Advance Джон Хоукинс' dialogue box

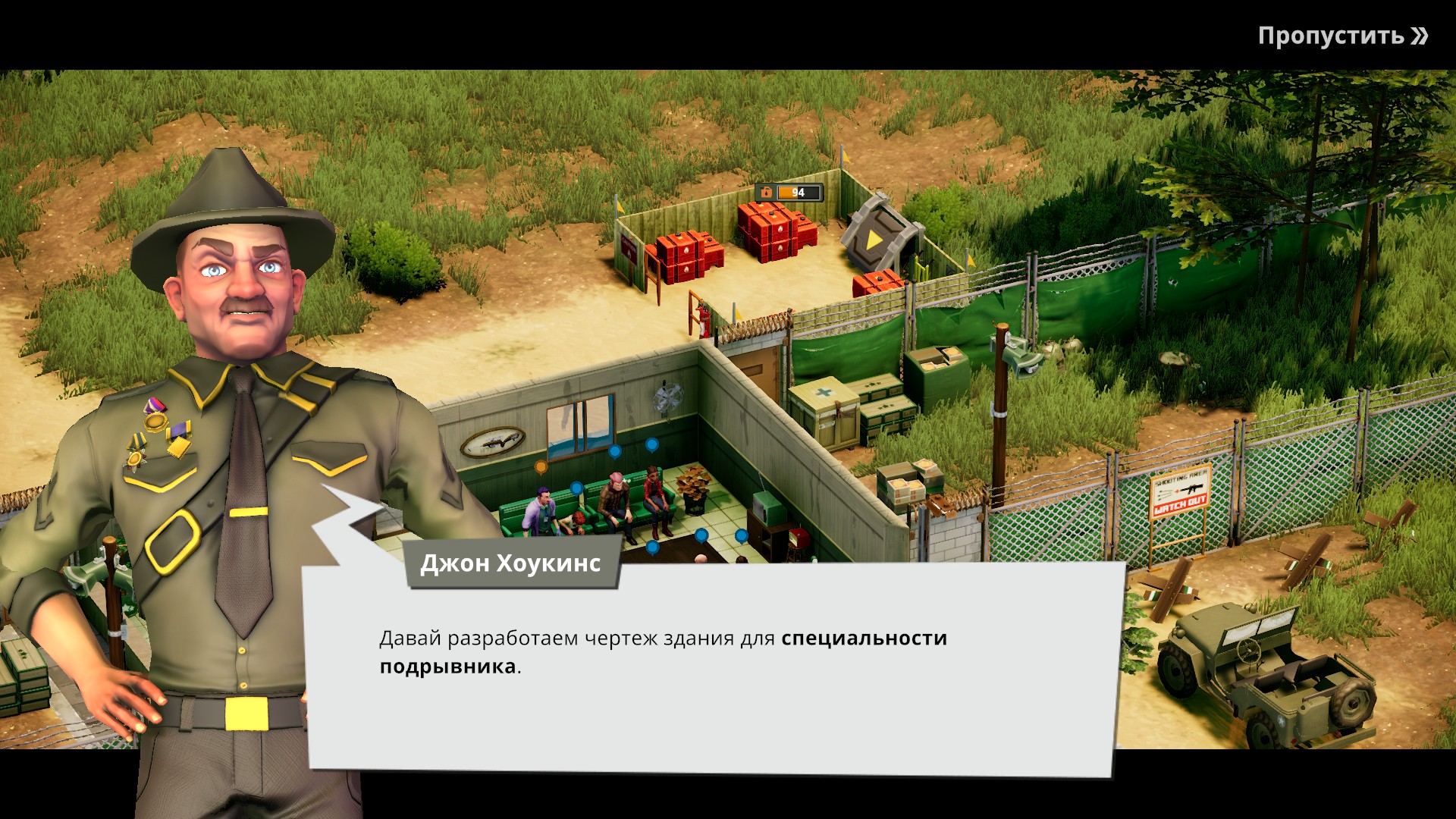point(713,667)
